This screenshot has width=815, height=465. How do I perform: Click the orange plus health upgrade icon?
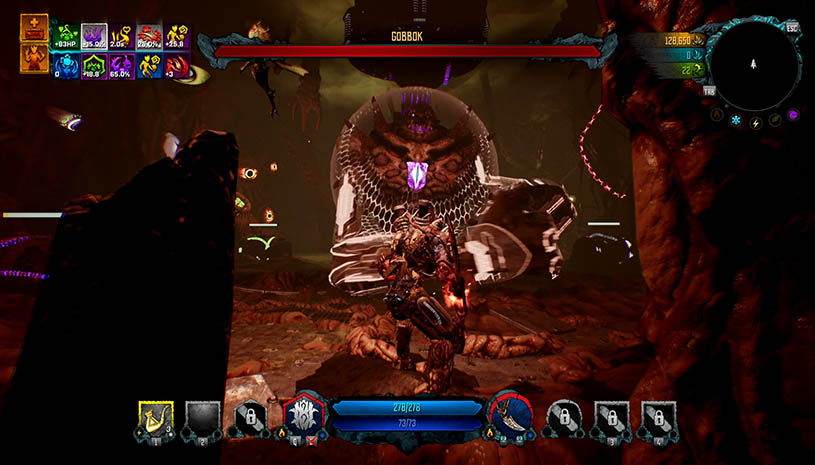coord(34,28)
